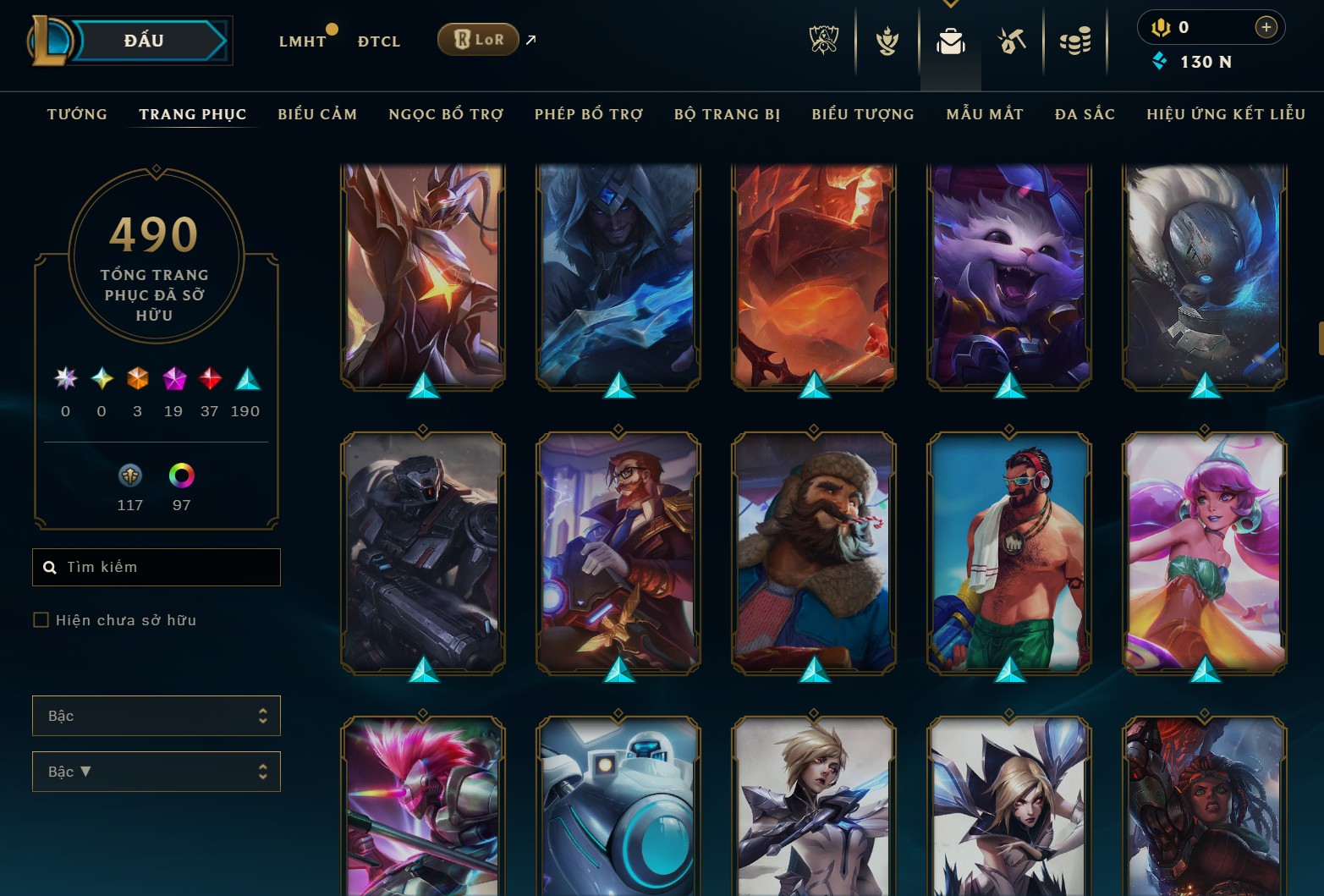Open the Bậc sort order dropdown

tap(156, 771)
